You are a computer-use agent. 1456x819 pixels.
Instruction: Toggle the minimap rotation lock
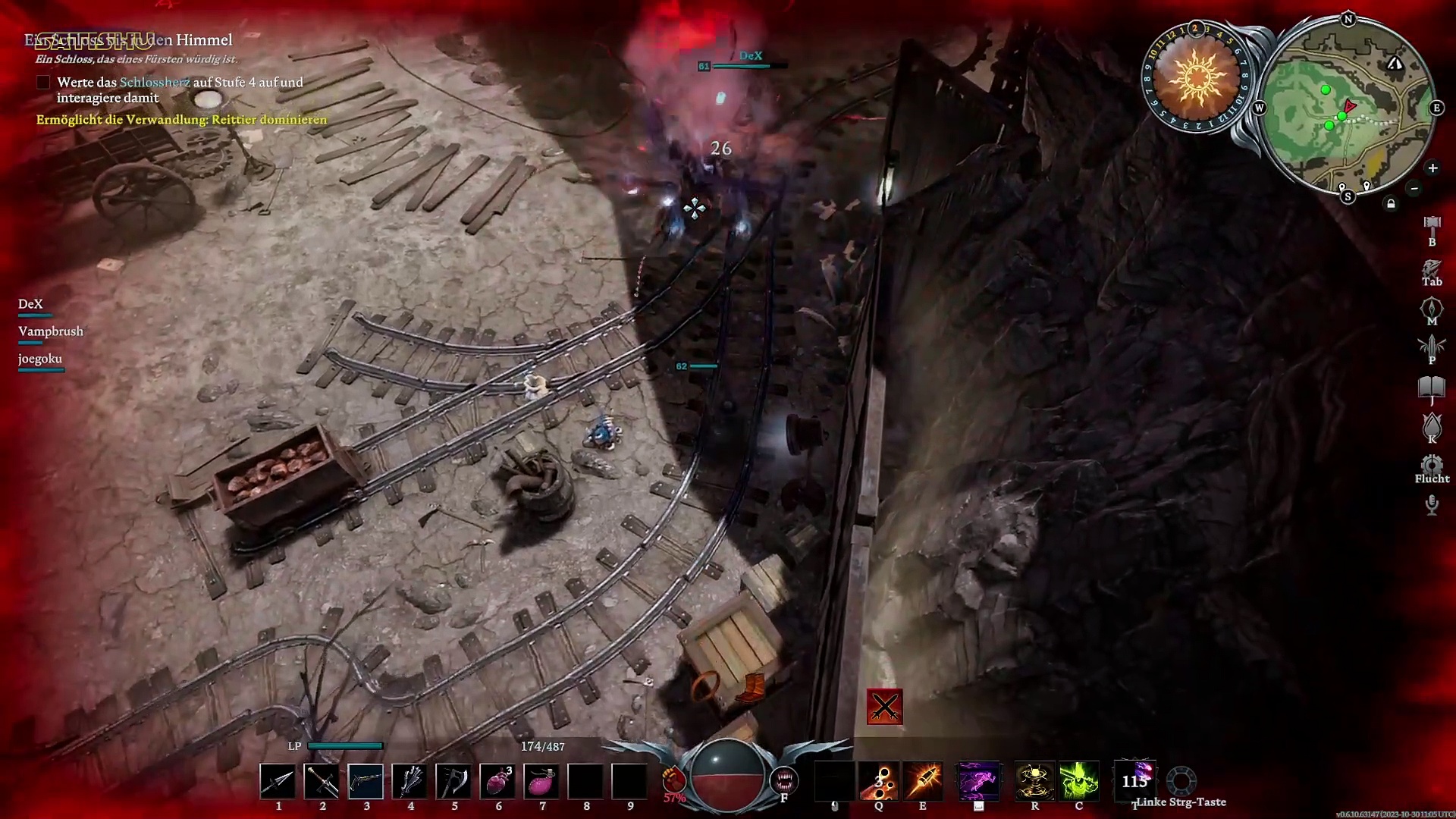pyautogui.click(x=1391, y=203)
